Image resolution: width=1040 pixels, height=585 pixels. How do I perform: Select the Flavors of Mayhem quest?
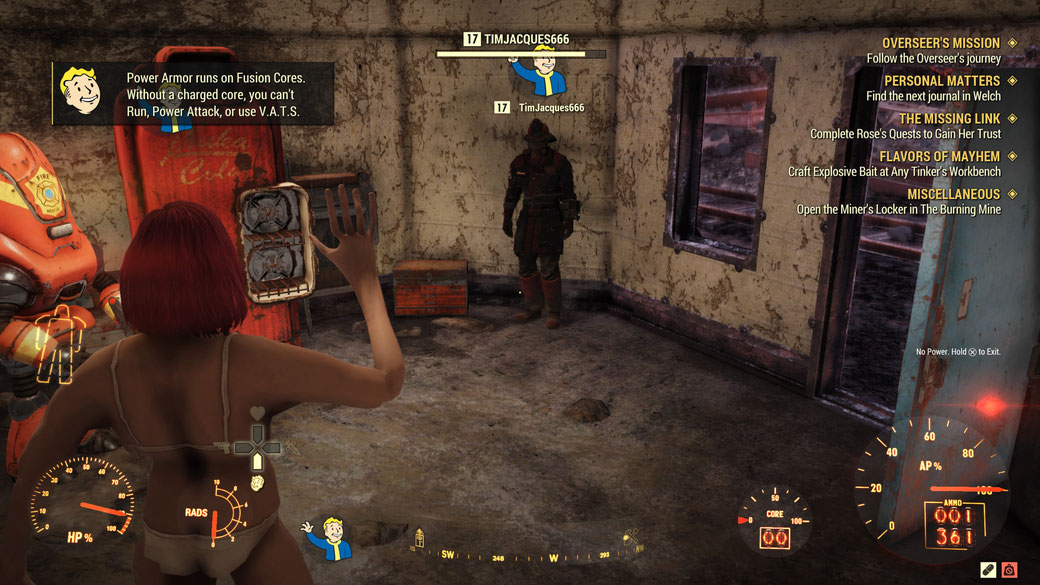[x=939, y=156]
